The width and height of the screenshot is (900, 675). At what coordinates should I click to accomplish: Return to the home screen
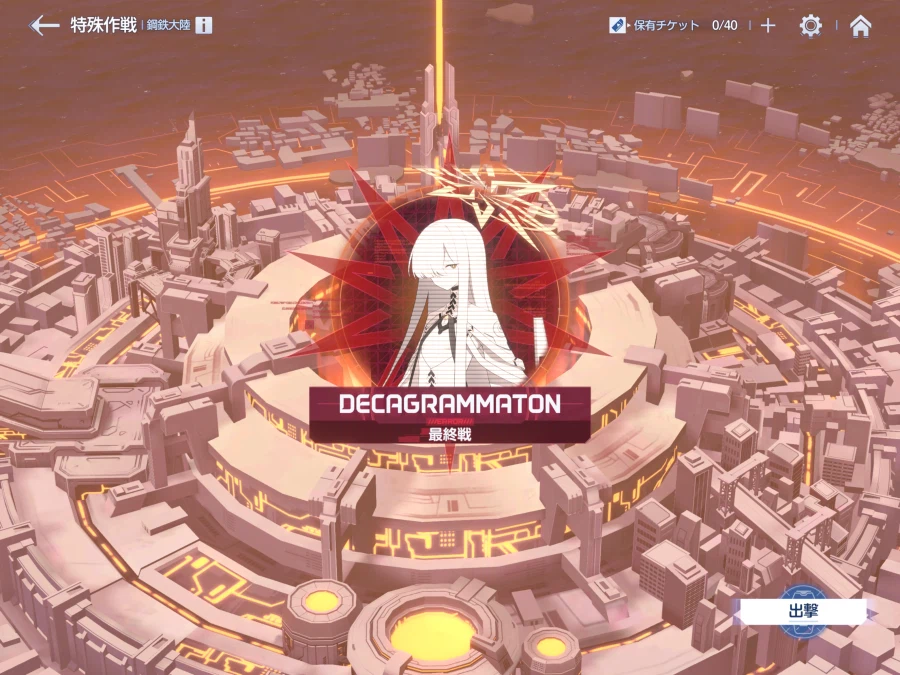coord(860,26)
